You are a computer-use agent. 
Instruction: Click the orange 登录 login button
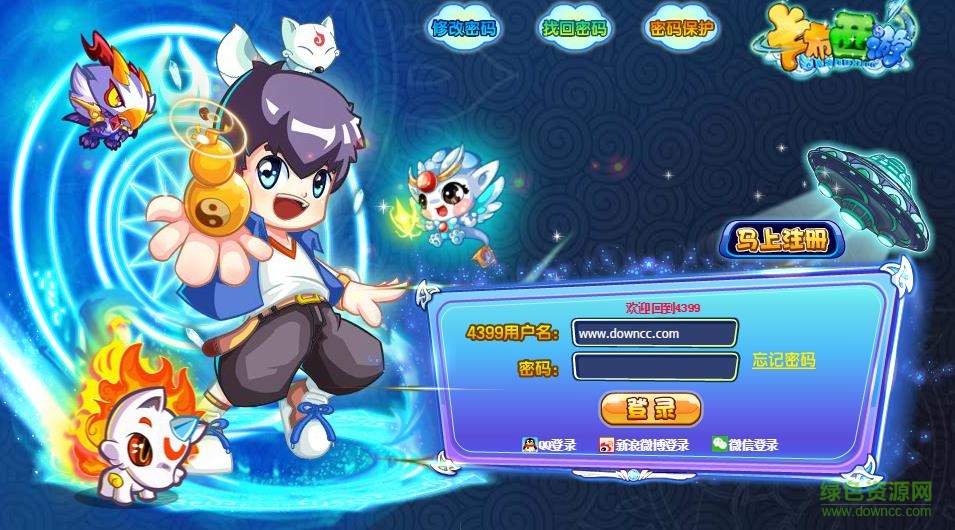pyautogui.click(x=650, y=408)
